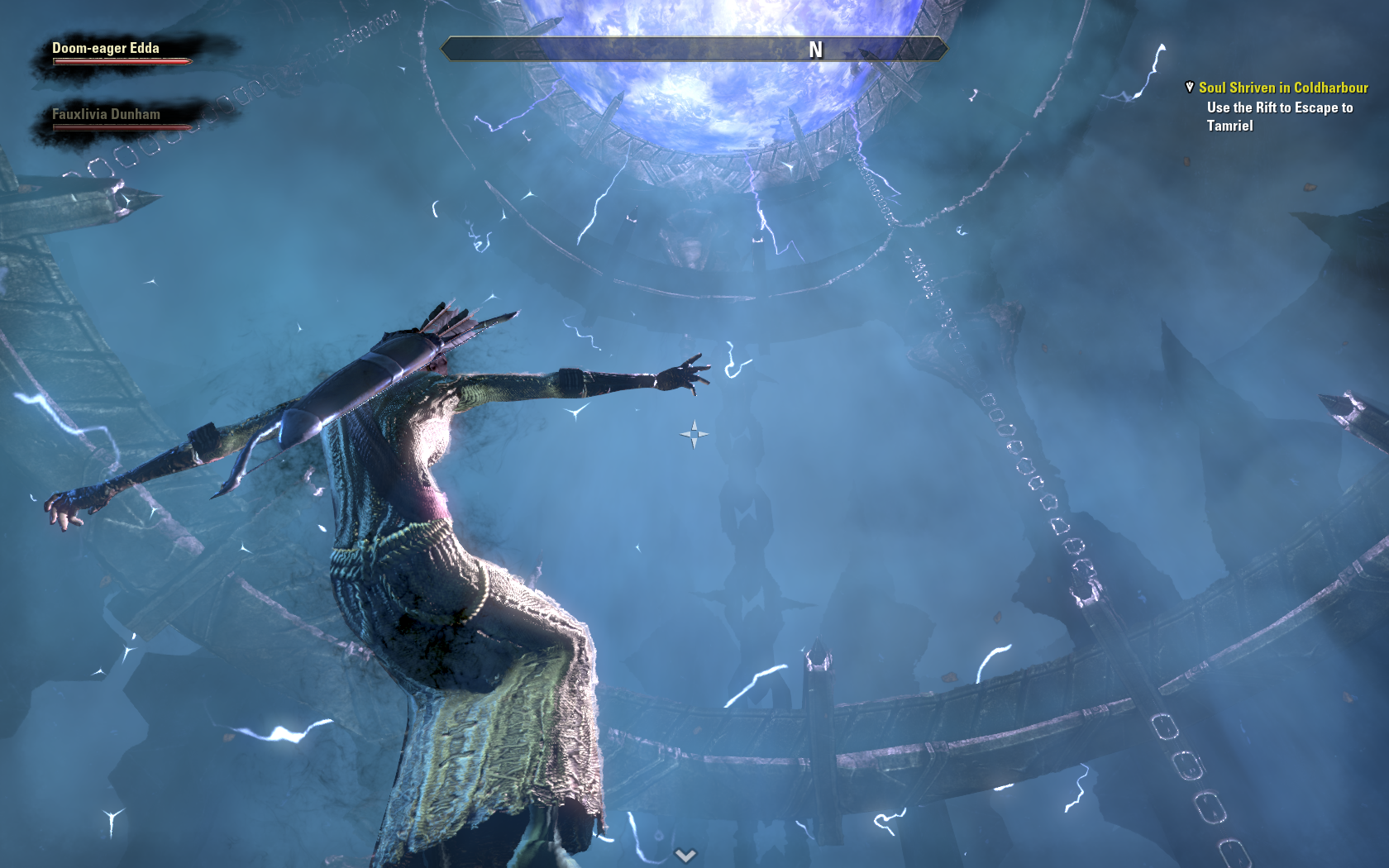Click the compass bar at top
Screen dimensions: 1389x868
click(x=694, y=50)
